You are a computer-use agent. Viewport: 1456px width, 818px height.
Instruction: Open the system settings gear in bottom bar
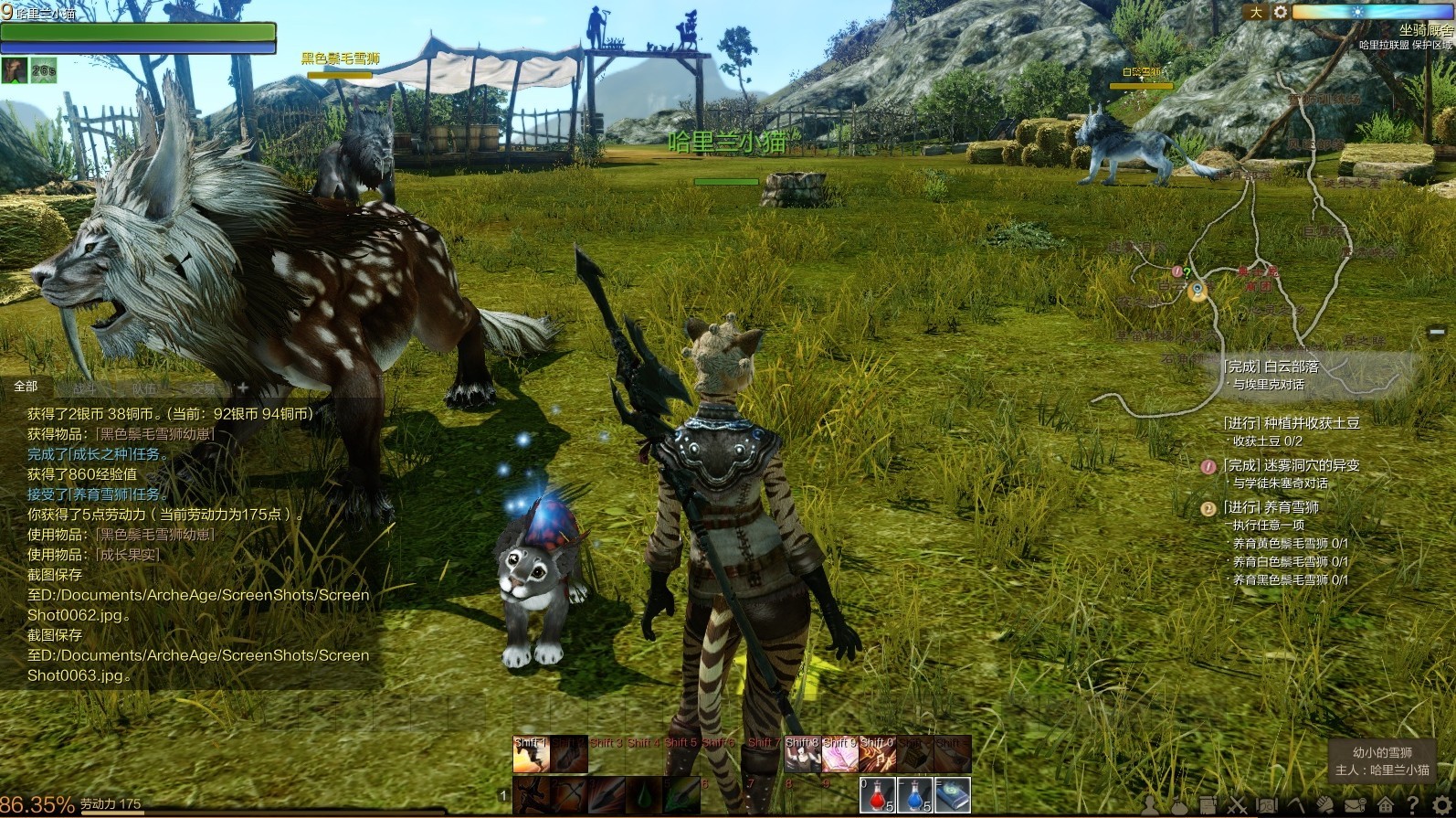[1440, 806]
